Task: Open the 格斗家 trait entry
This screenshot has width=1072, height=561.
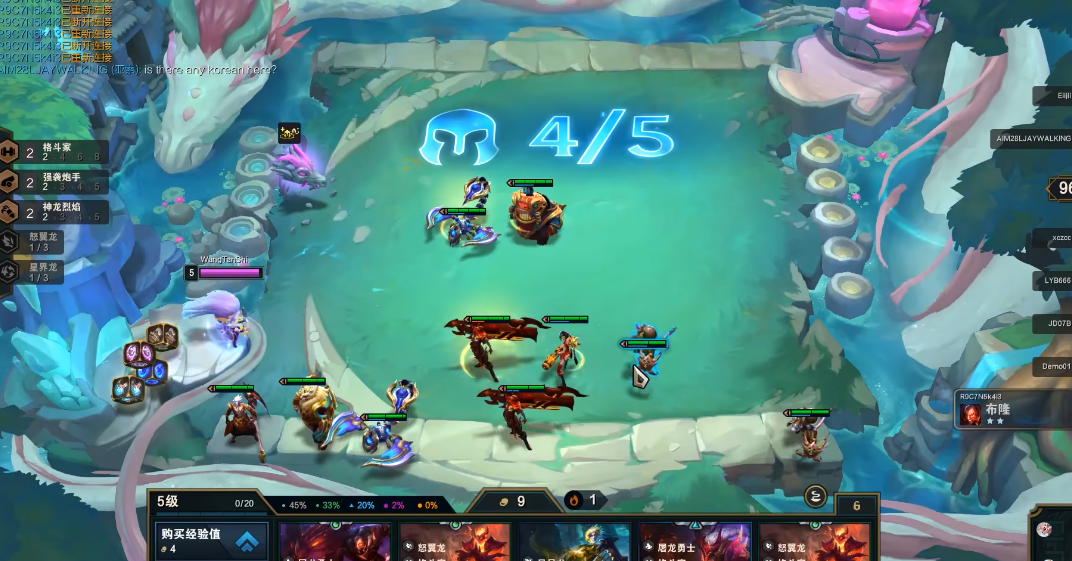Action: click(55, 152)
